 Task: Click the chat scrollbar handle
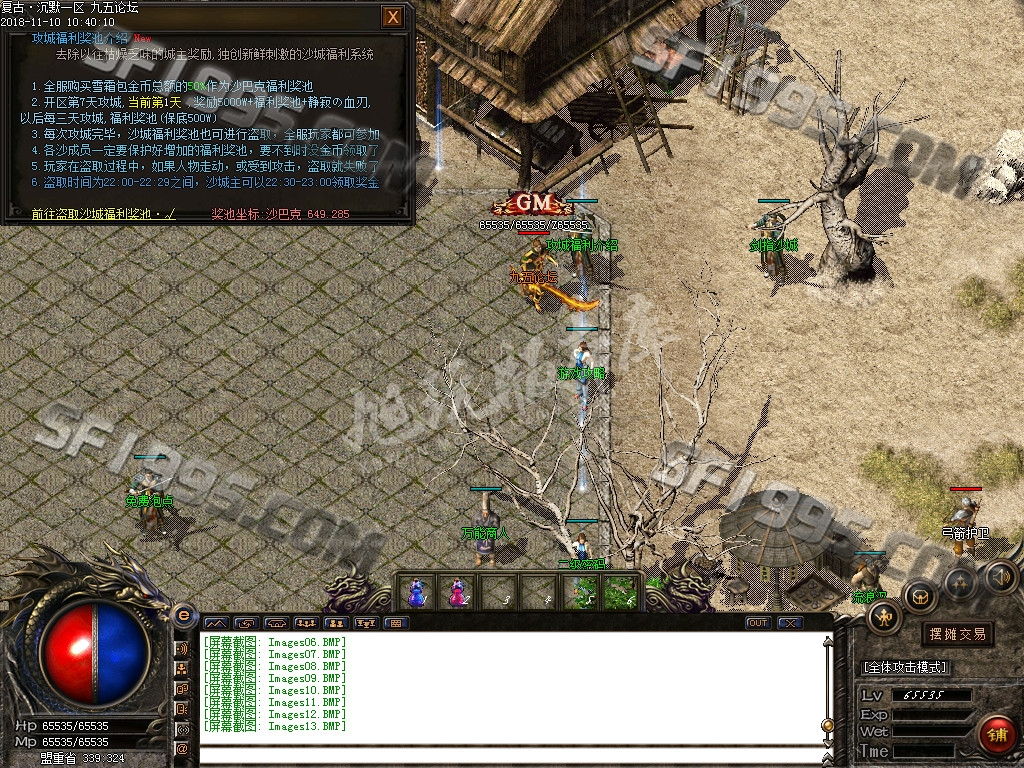(827, 724)
